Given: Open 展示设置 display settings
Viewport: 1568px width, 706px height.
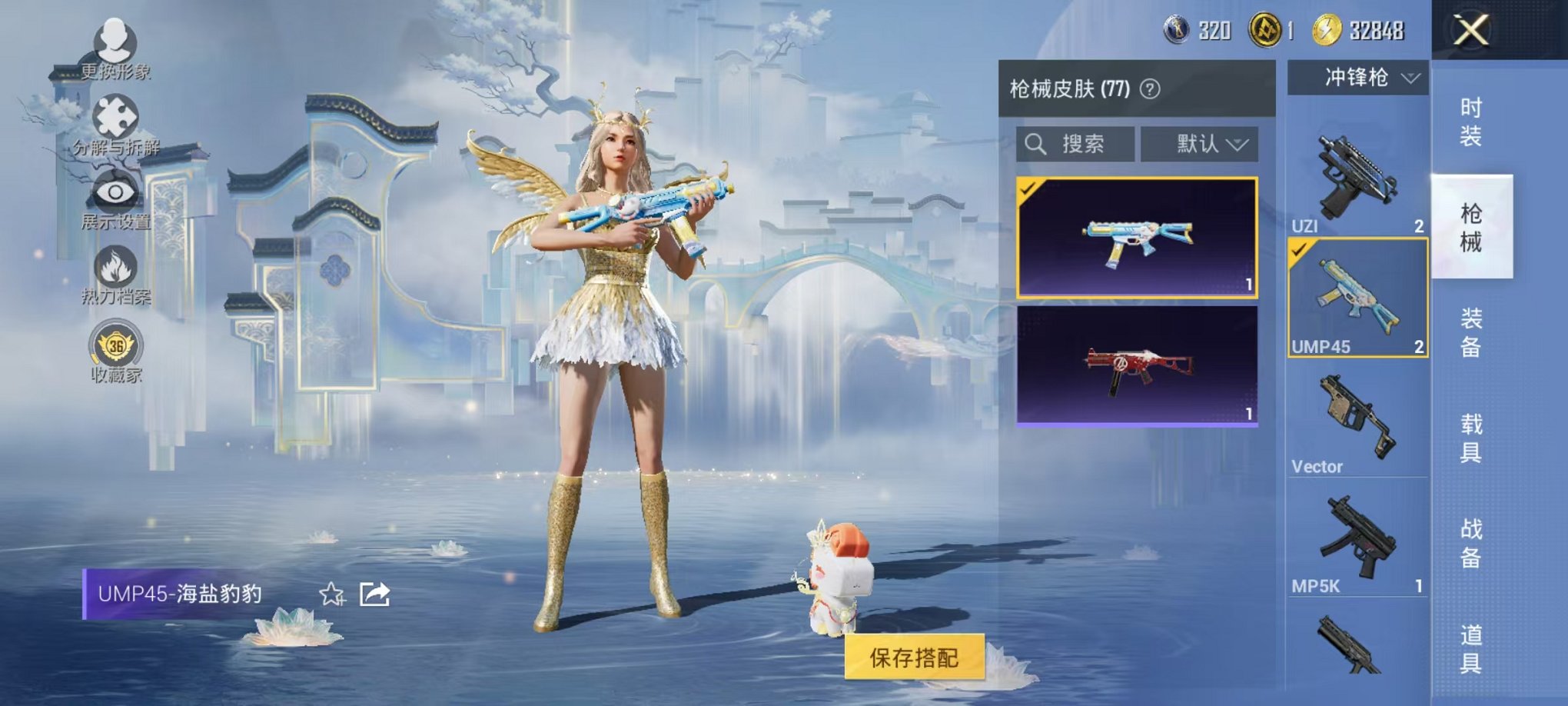Looking at the screenshot, I should [x=114, y=192].
